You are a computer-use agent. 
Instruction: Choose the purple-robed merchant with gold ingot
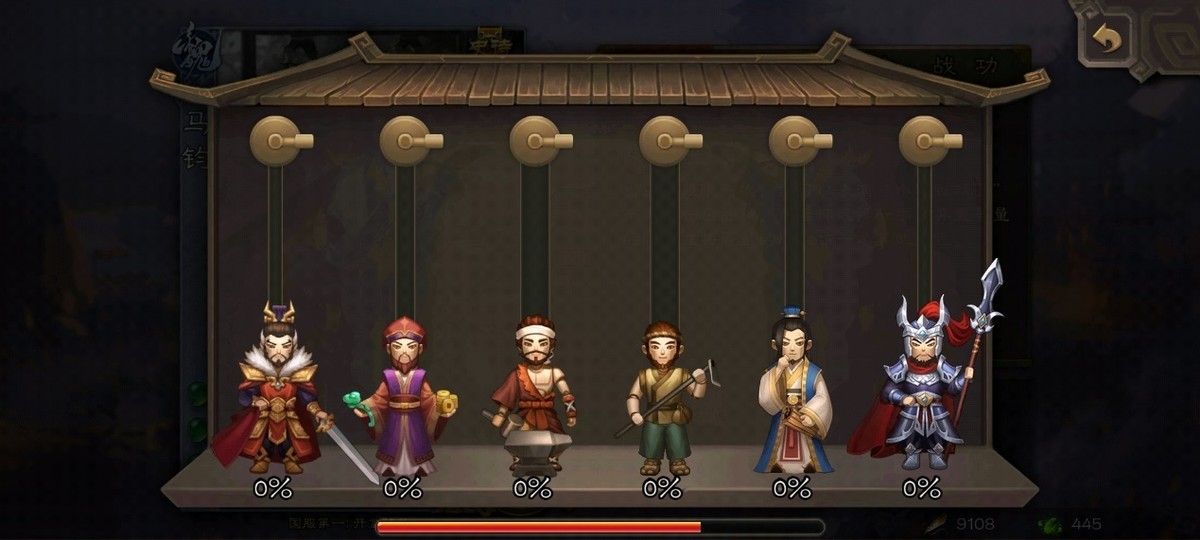coord(404,398)
